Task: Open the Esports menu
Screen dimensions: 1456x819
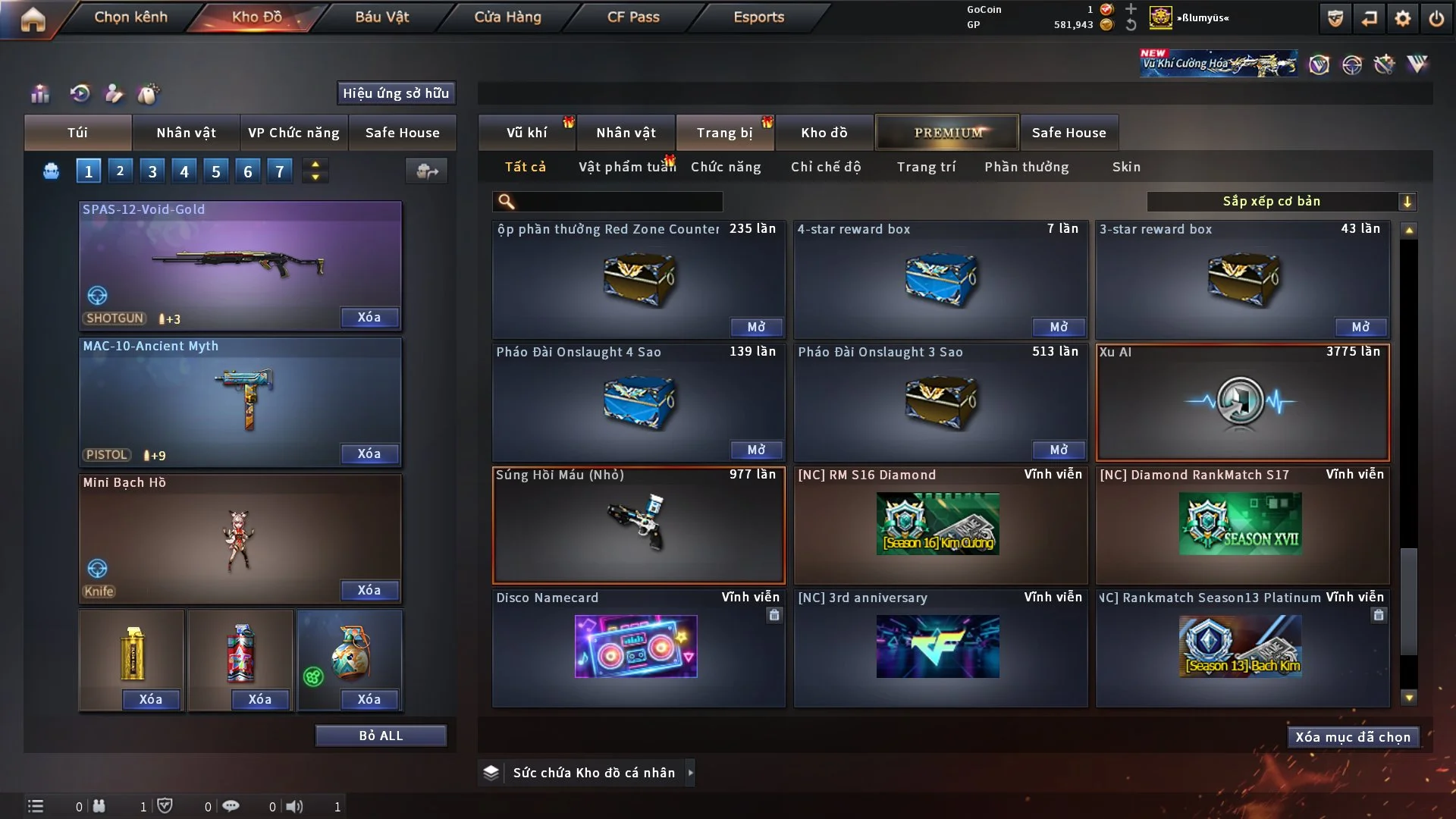Action: point(758,17)
